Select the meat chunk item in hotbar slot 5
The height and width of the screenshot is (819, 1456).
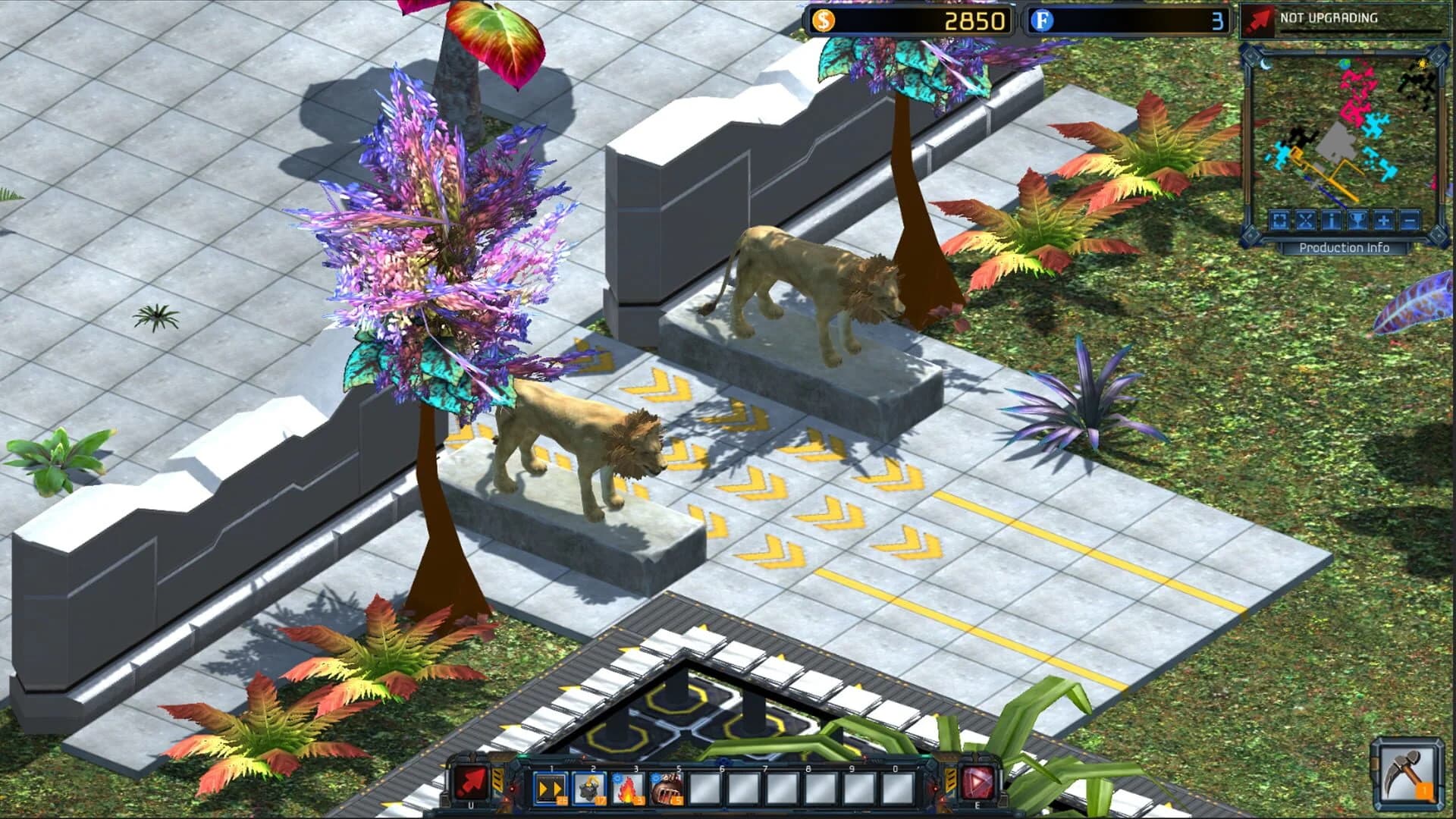coord(667,788)
